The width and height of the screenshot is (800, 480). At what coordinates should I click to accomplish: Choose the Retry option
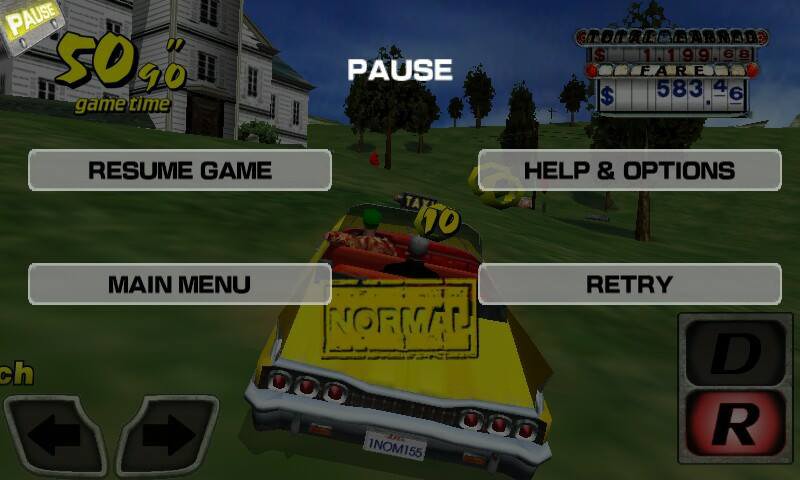click(629, 284)
